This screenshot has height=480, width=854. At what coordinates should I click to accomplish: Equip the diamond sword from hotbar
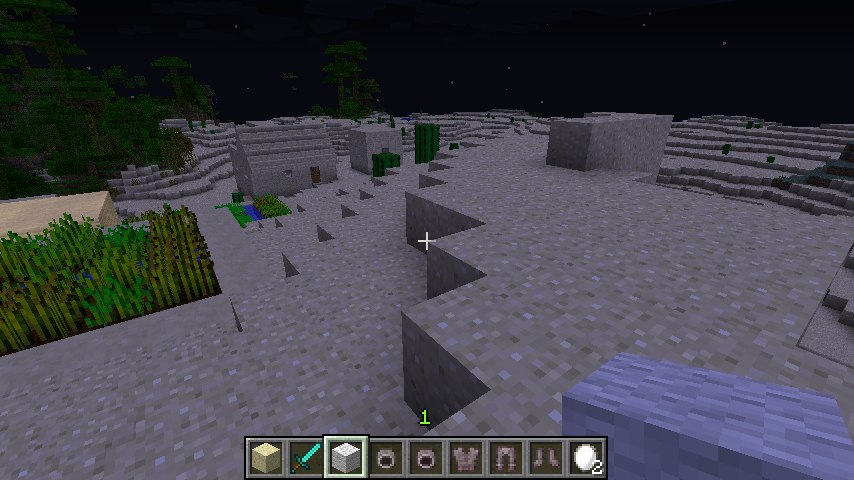(305, 457)
